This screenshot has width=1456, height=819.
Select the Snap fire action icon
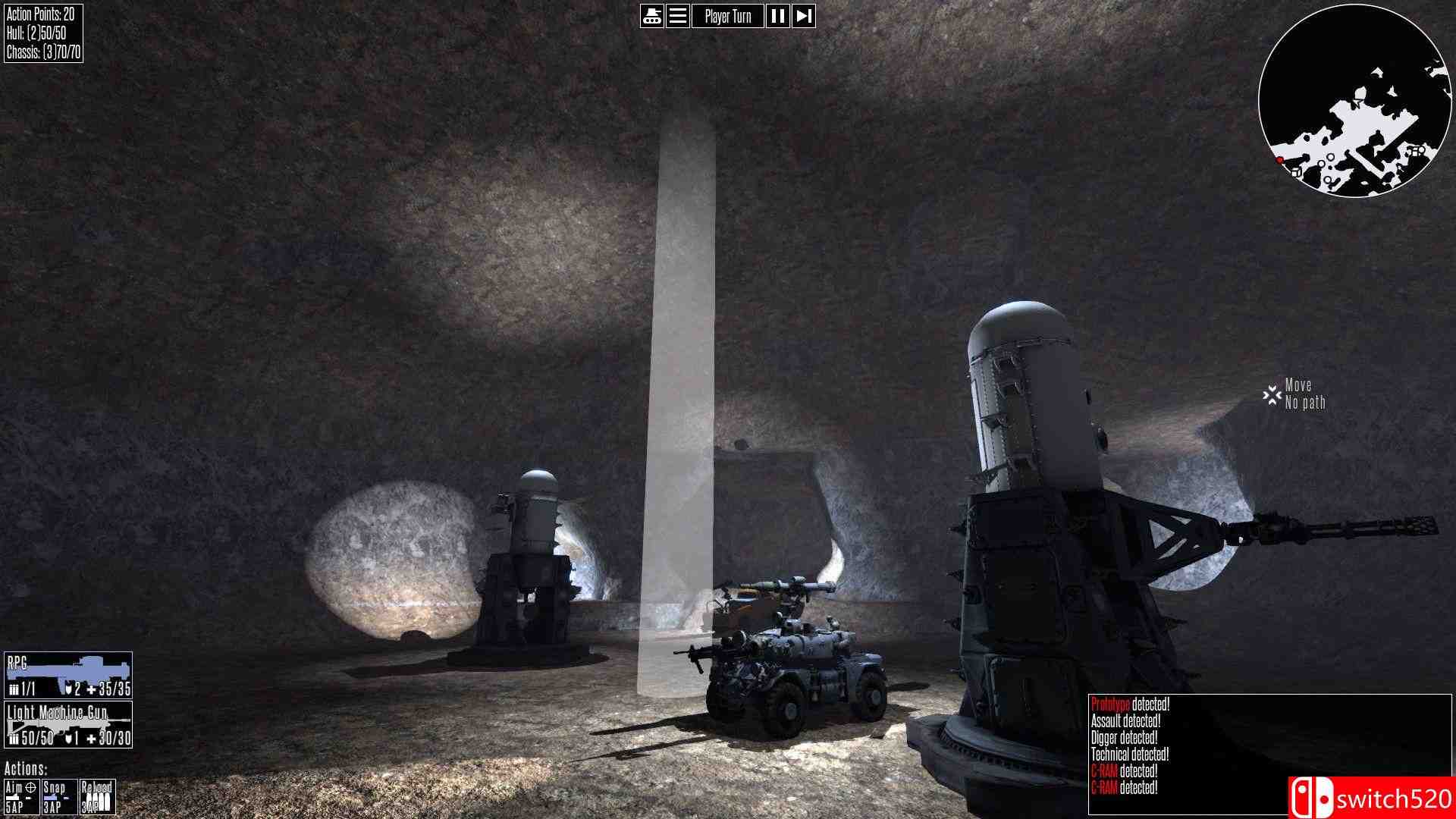coord(58,796)
